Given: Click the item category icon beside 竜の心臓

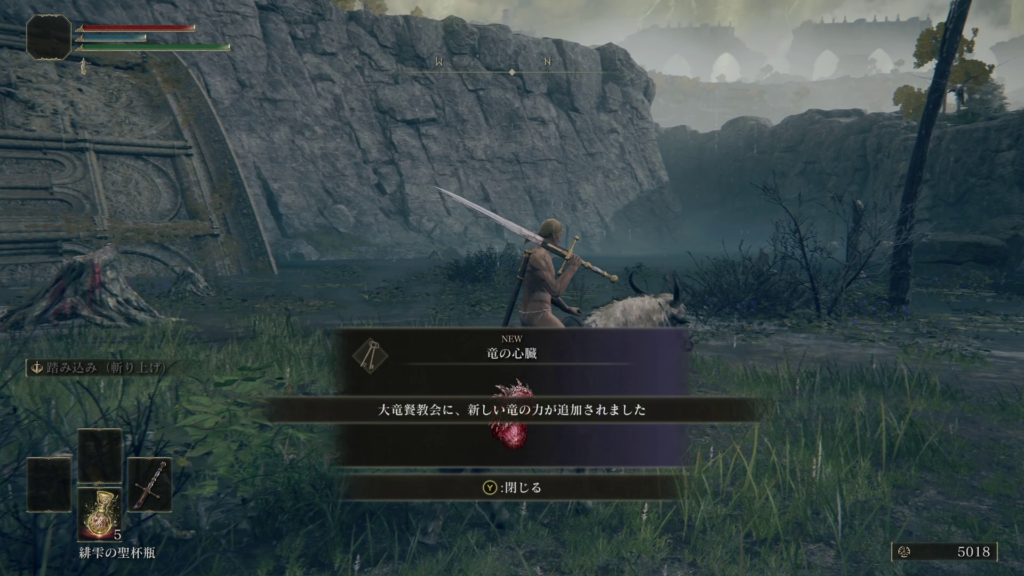Looking at the screenshot, I should 370,352.
